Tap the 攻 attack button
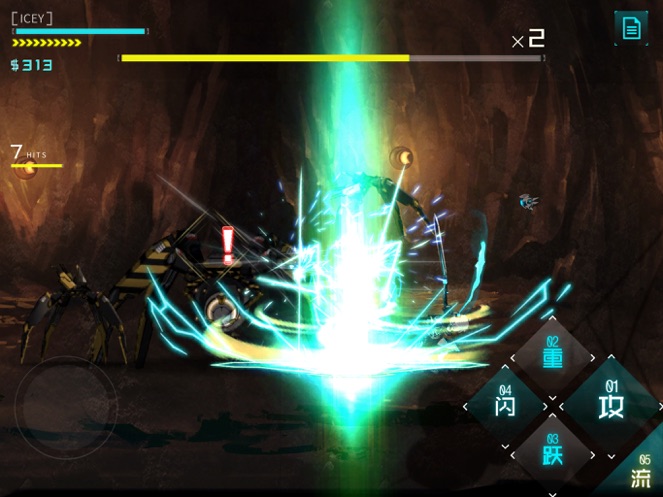The image size is (663, 497). click(x=610, y=404)
